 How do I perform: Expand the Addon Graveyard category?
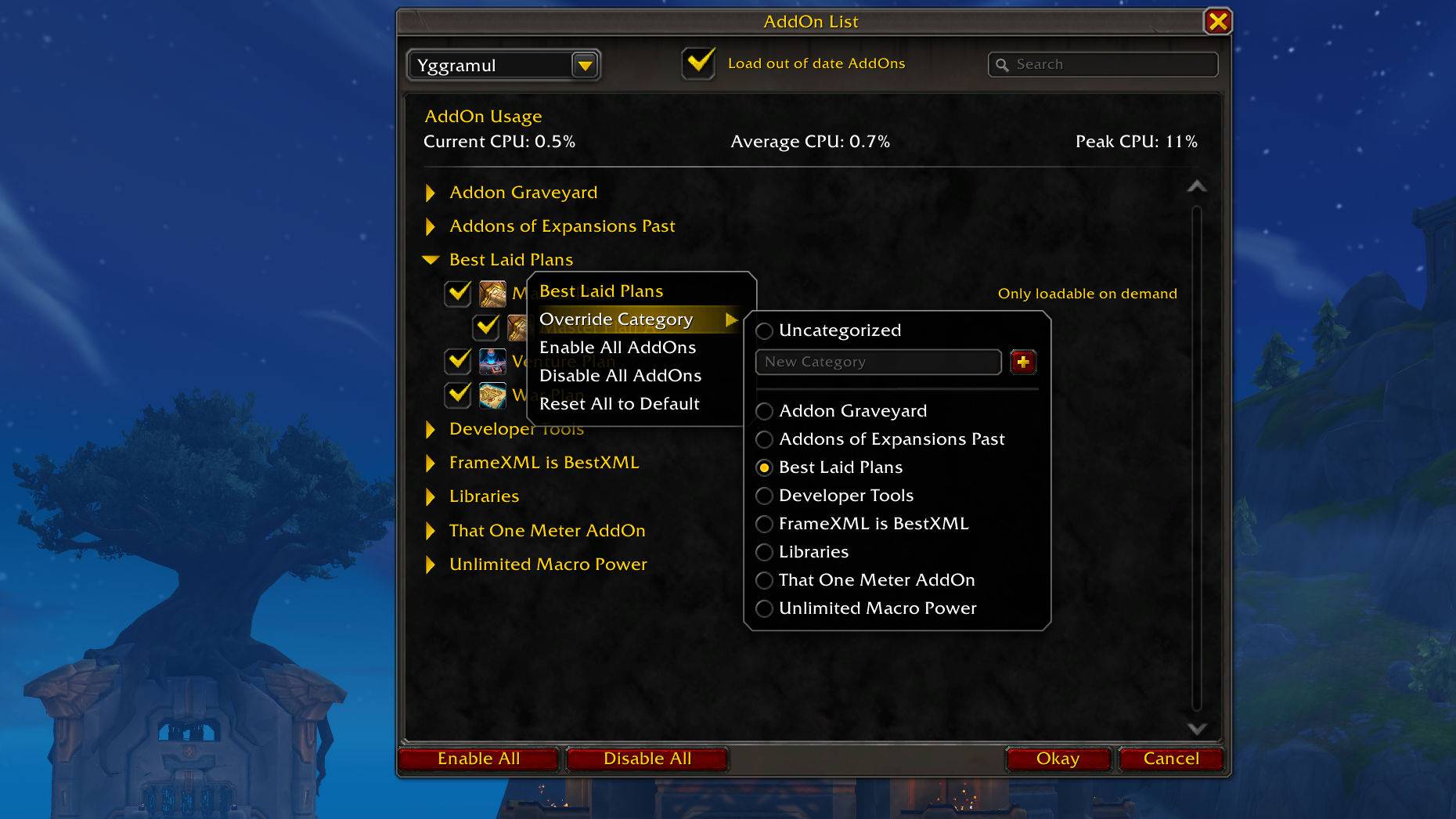[430, 193]
